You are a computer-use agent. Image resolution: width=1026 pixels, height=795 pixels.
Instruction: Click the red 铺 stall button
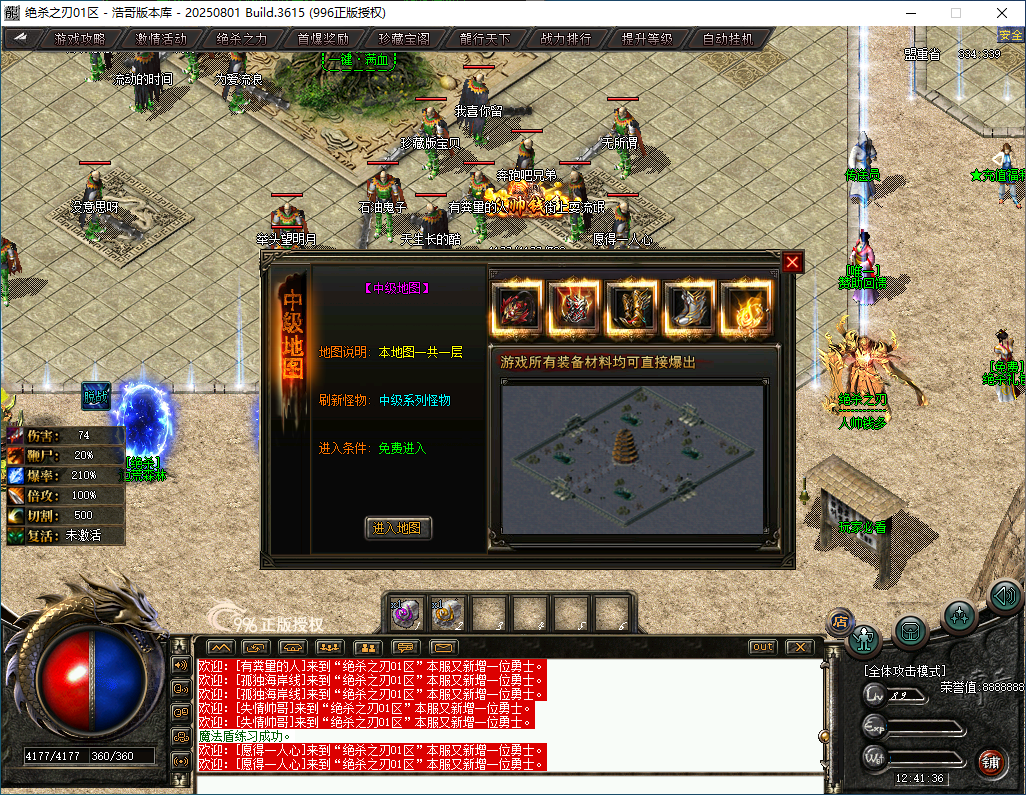coord(990,762)
